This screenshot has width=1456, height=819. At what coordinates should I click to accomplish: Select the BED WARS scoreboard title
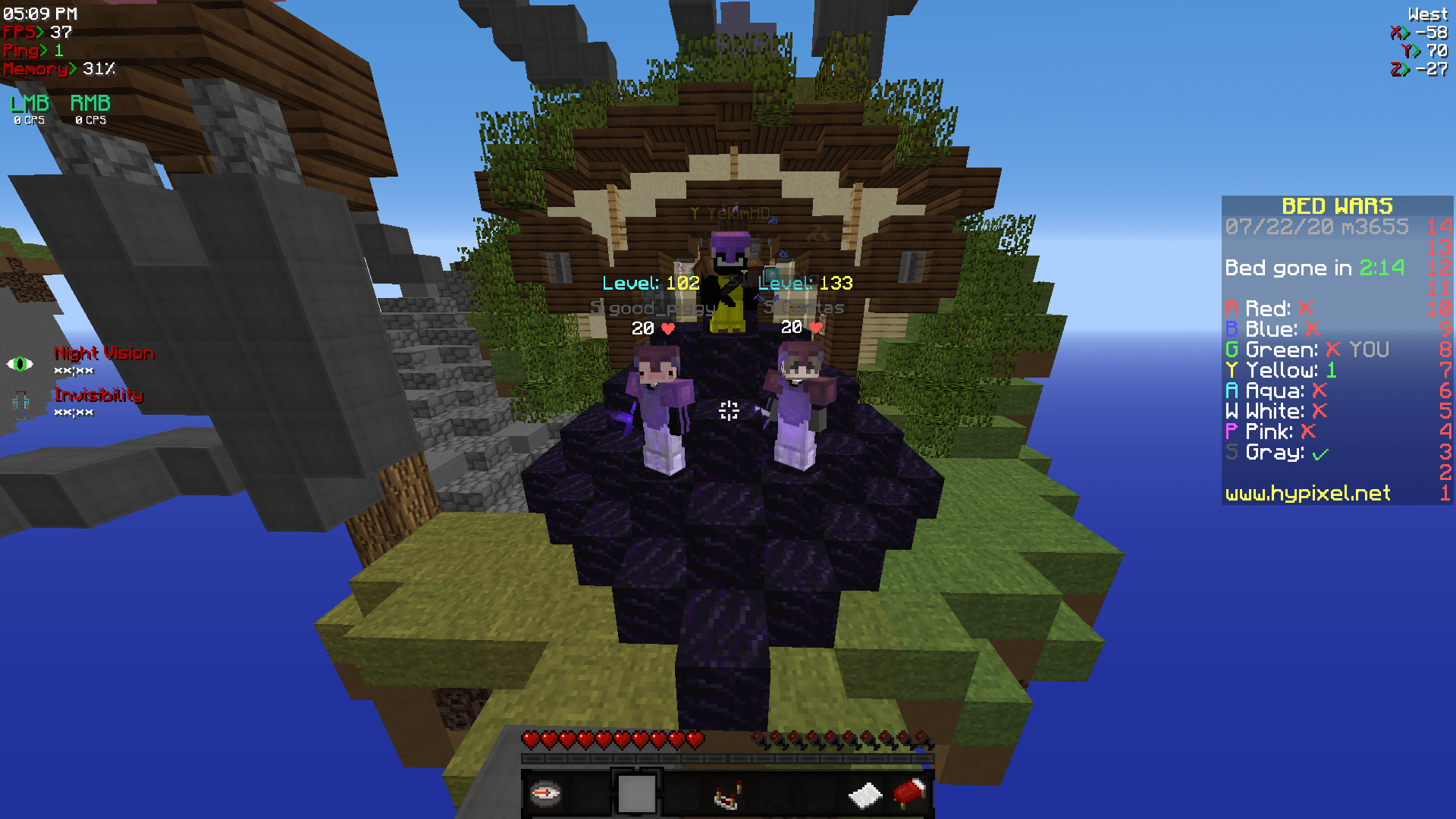coord(1337,206)
